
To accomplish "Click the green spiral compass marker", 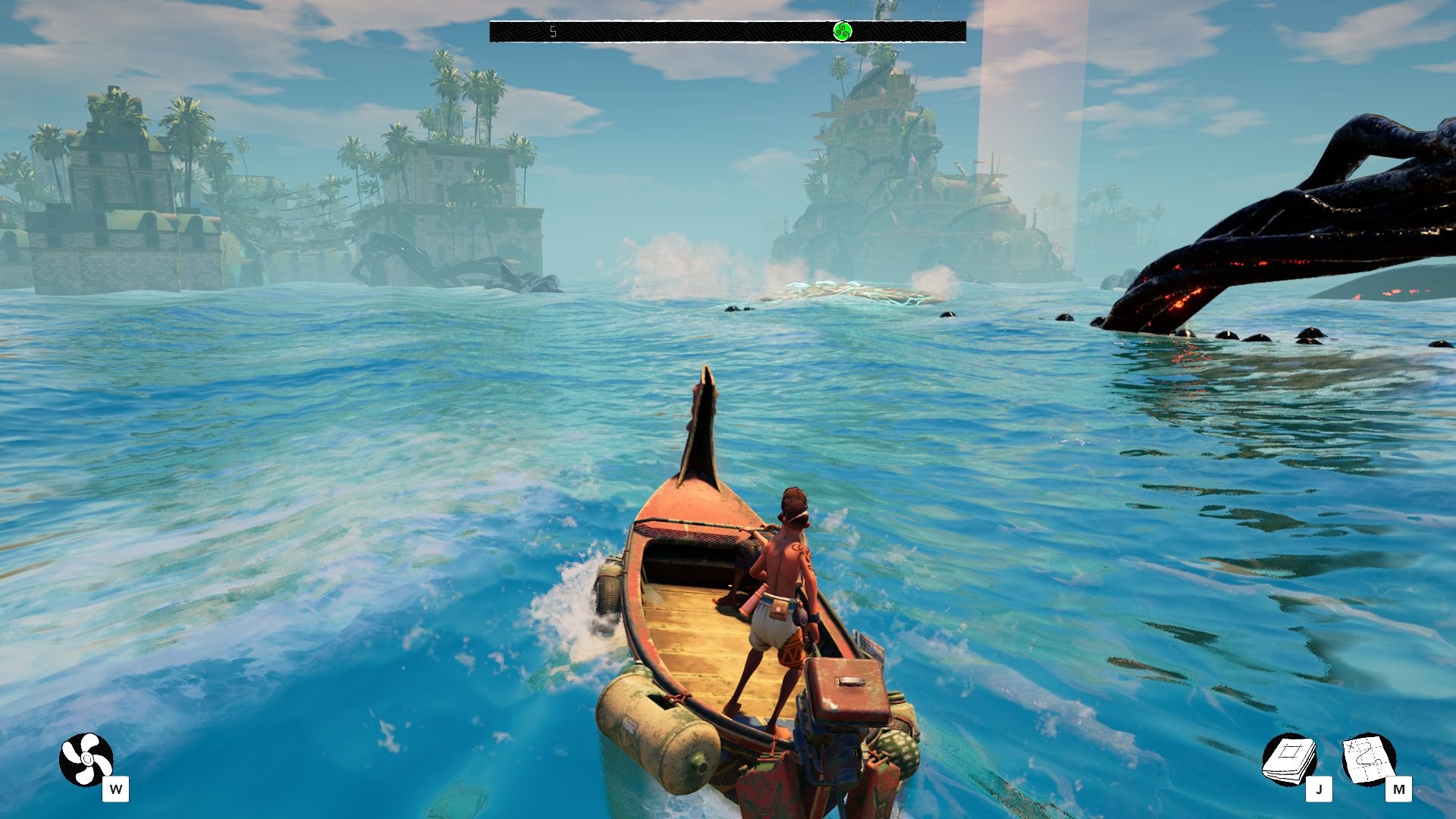I will 843,31.
